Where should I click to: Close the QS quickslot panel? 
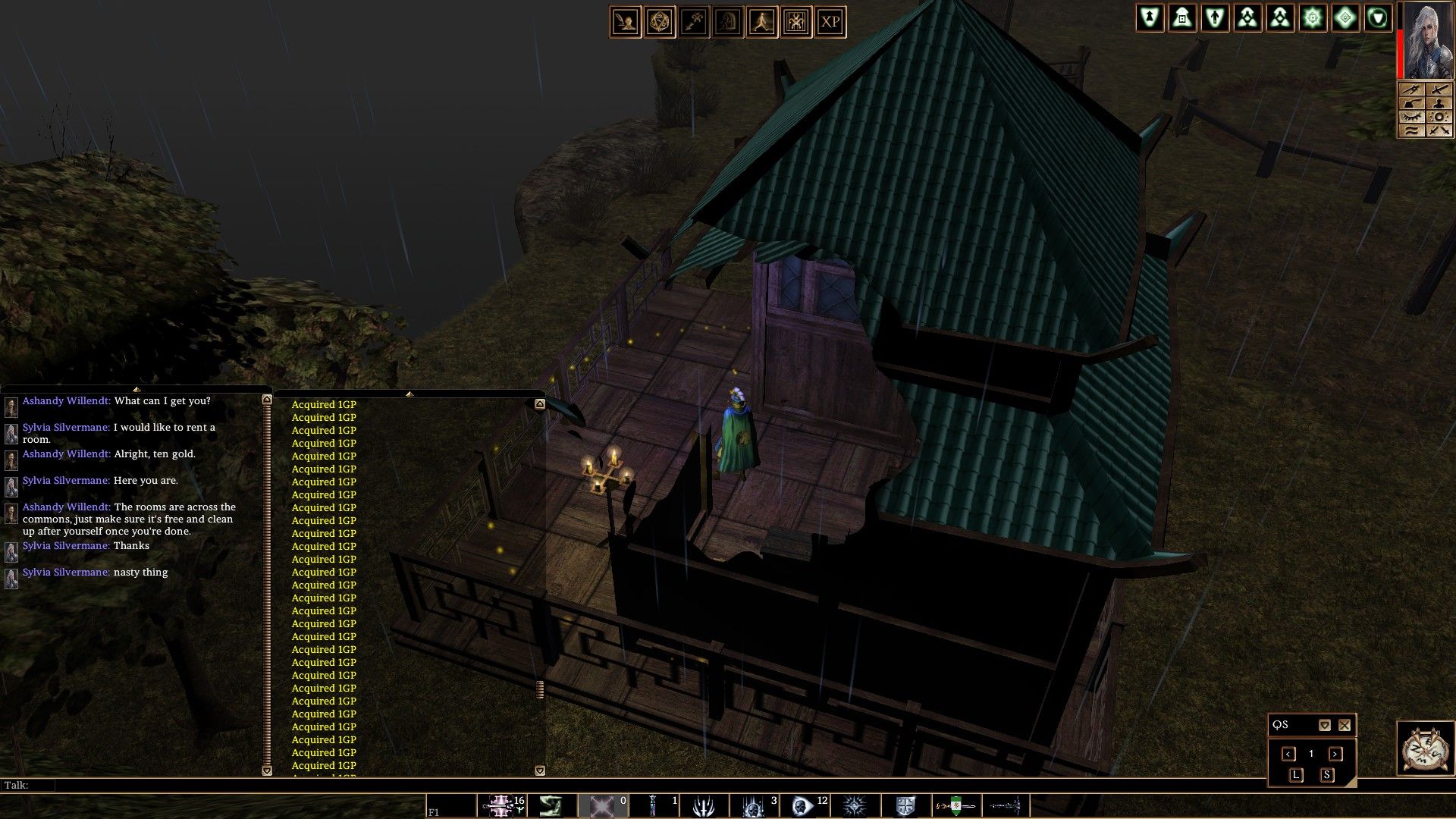point(1345,725)
